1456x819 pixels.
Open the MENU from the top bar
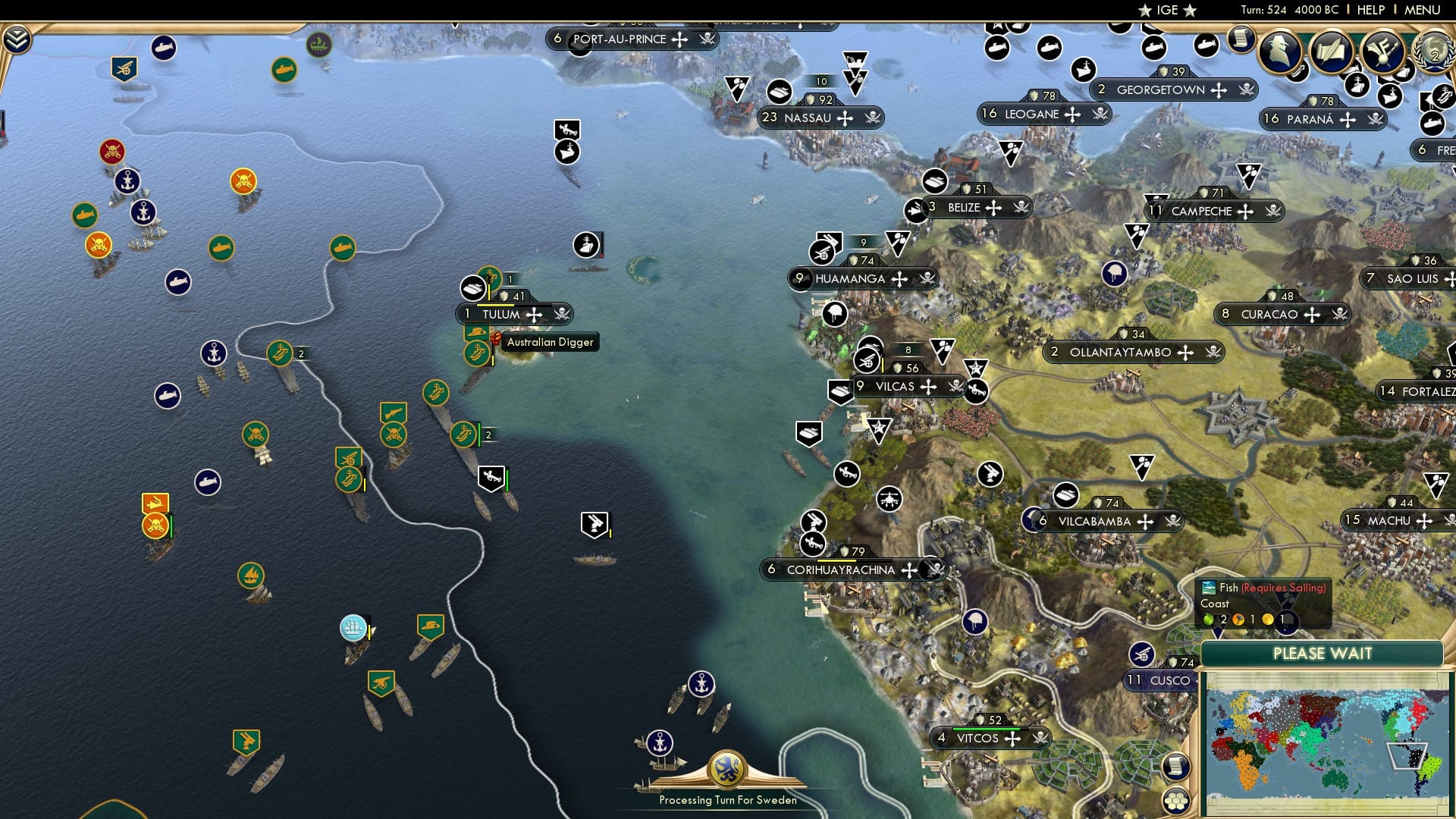pyautogui.click(x=1424, y=11)
